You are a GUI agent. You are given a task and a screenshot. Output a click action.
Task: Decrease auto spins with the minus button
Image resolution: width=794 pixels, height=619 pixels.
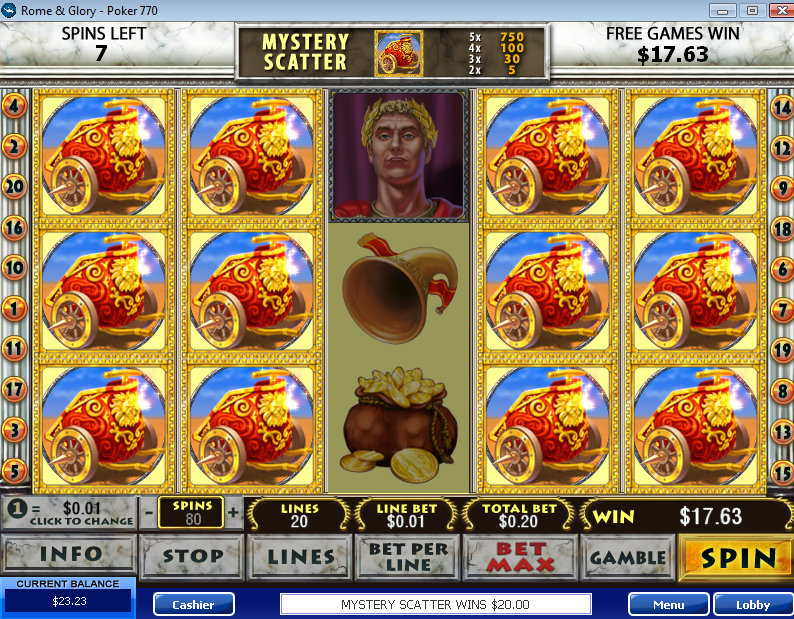point(148,513)
